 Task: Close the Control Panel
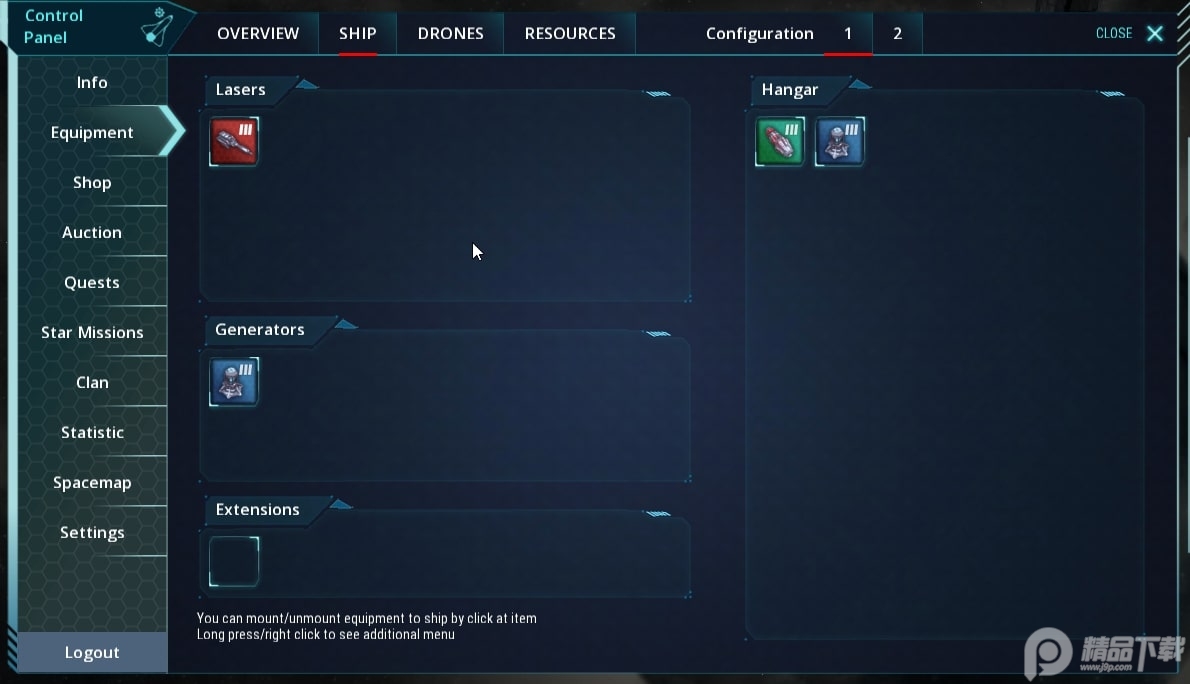1130,33
